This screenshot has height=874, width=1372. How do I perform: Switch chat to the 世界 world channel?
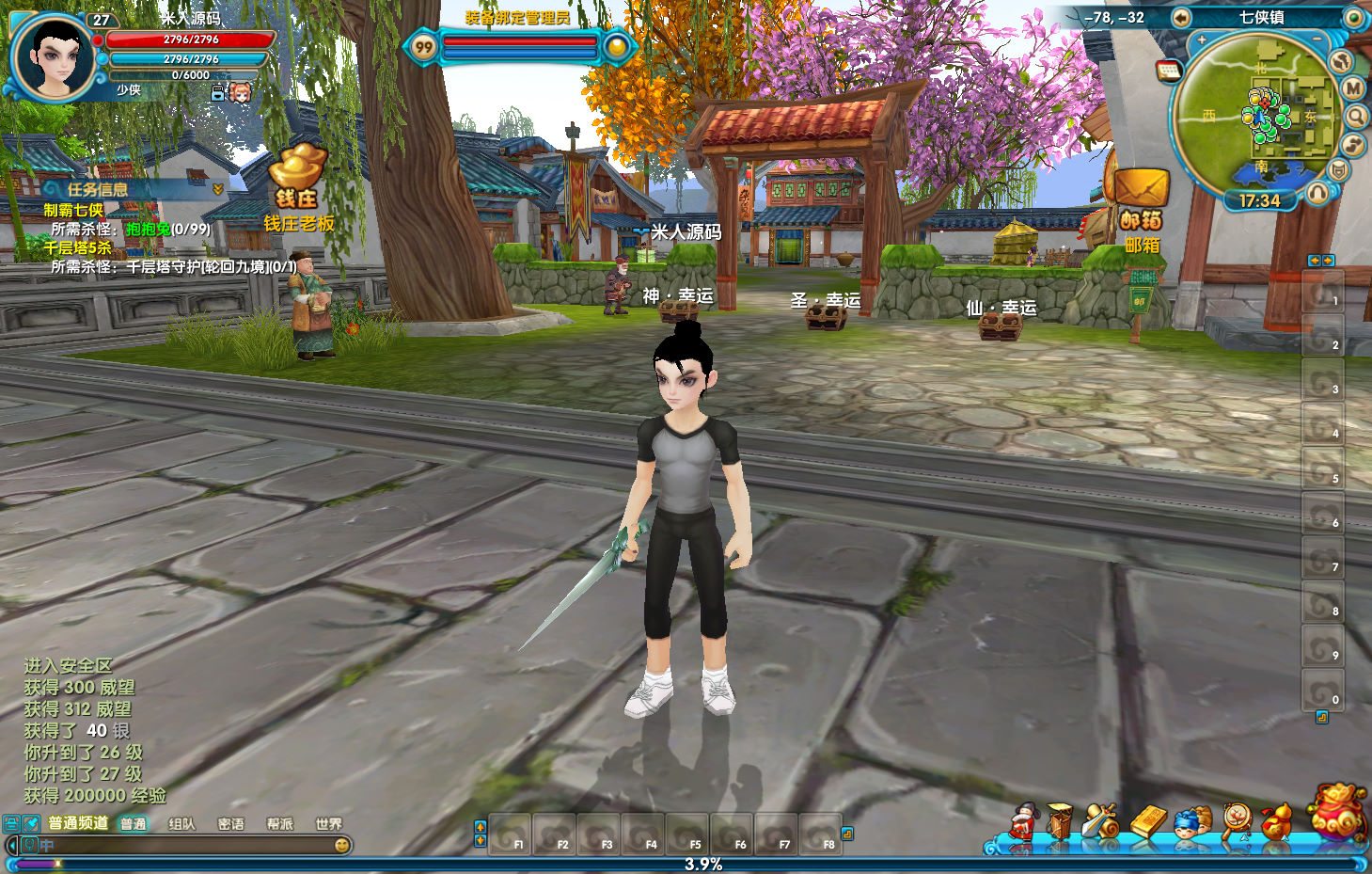(x=328, y=824)
